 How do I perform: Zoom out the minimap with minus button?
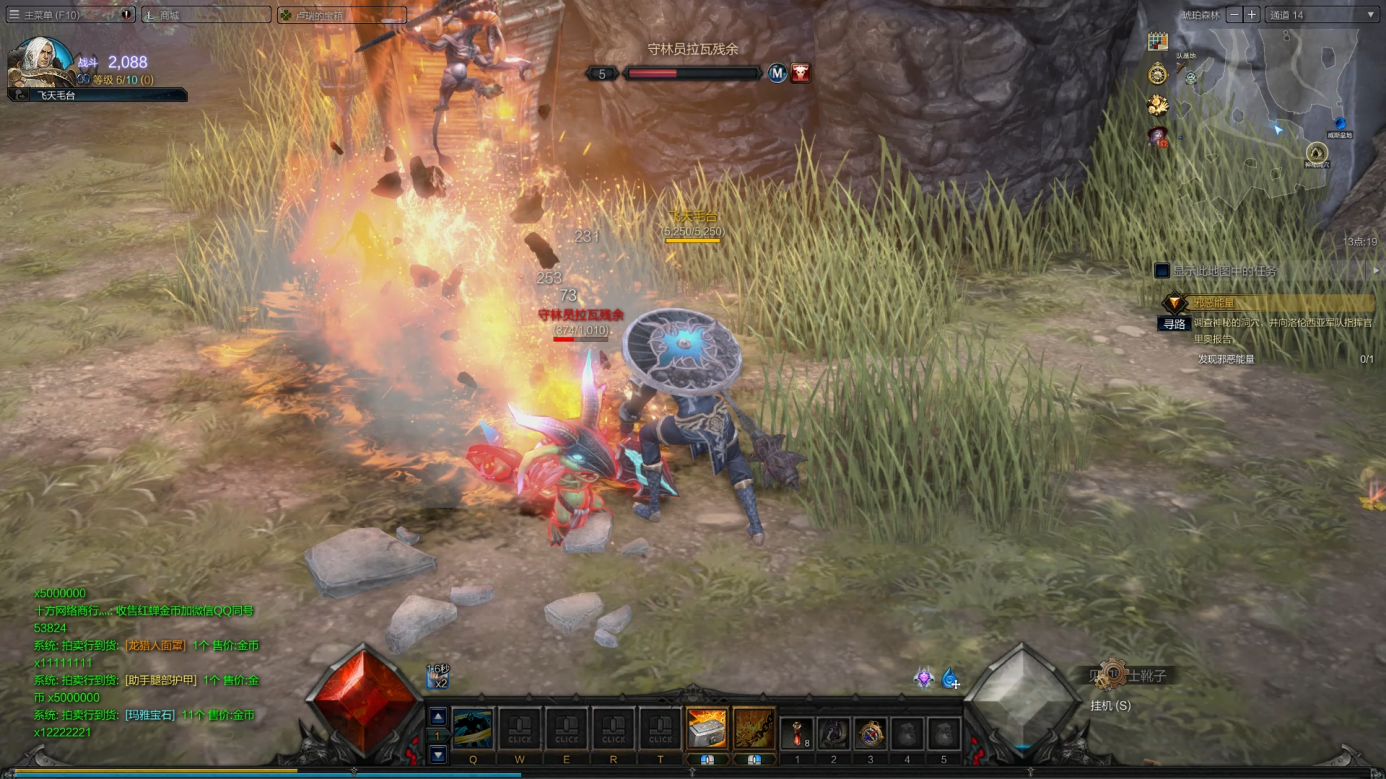[1234, 15]
